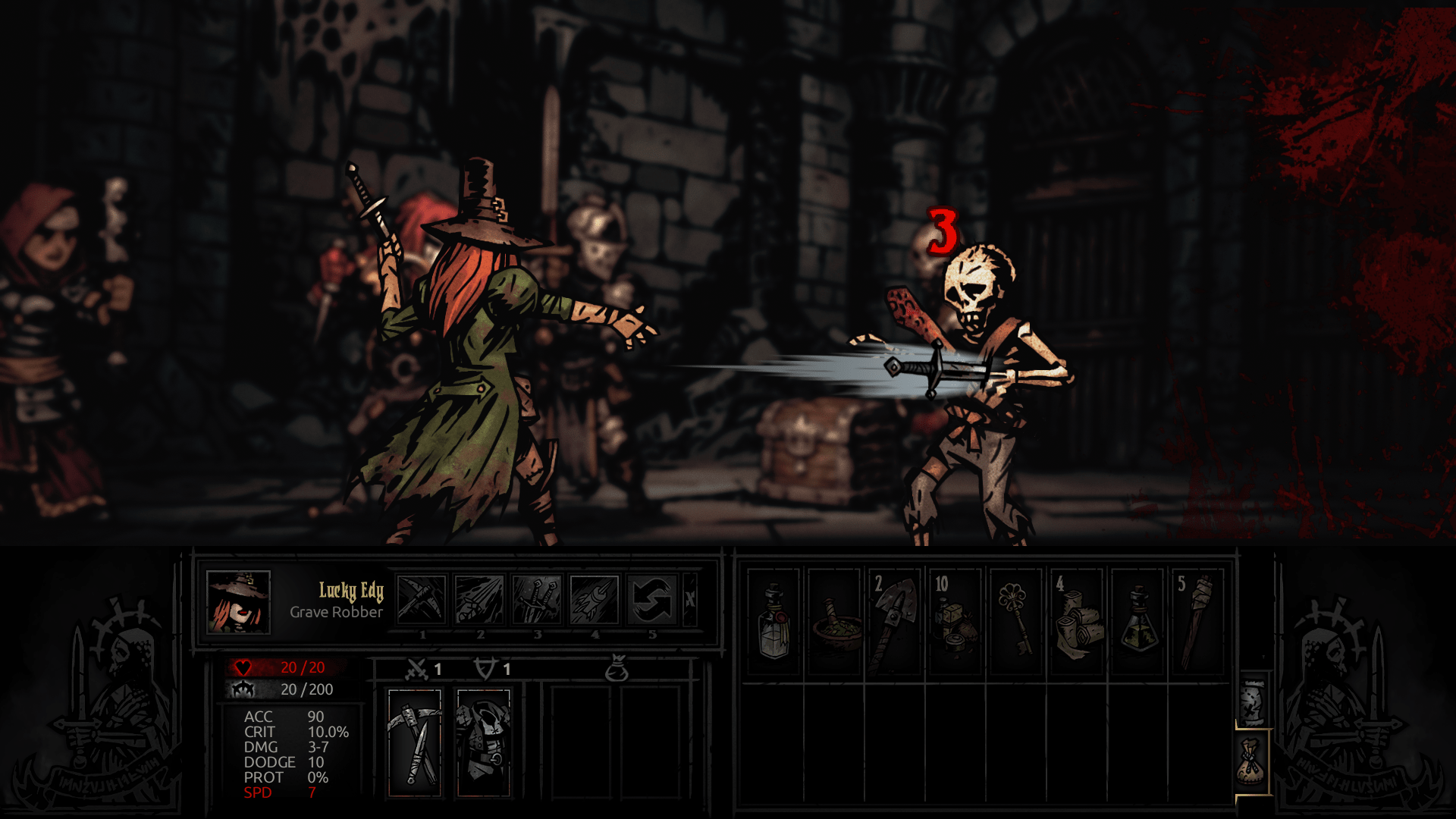The image size is (1456, 819).
Task: Inspect the equipped pickaxe and dagger weapon
Action: 415,742
